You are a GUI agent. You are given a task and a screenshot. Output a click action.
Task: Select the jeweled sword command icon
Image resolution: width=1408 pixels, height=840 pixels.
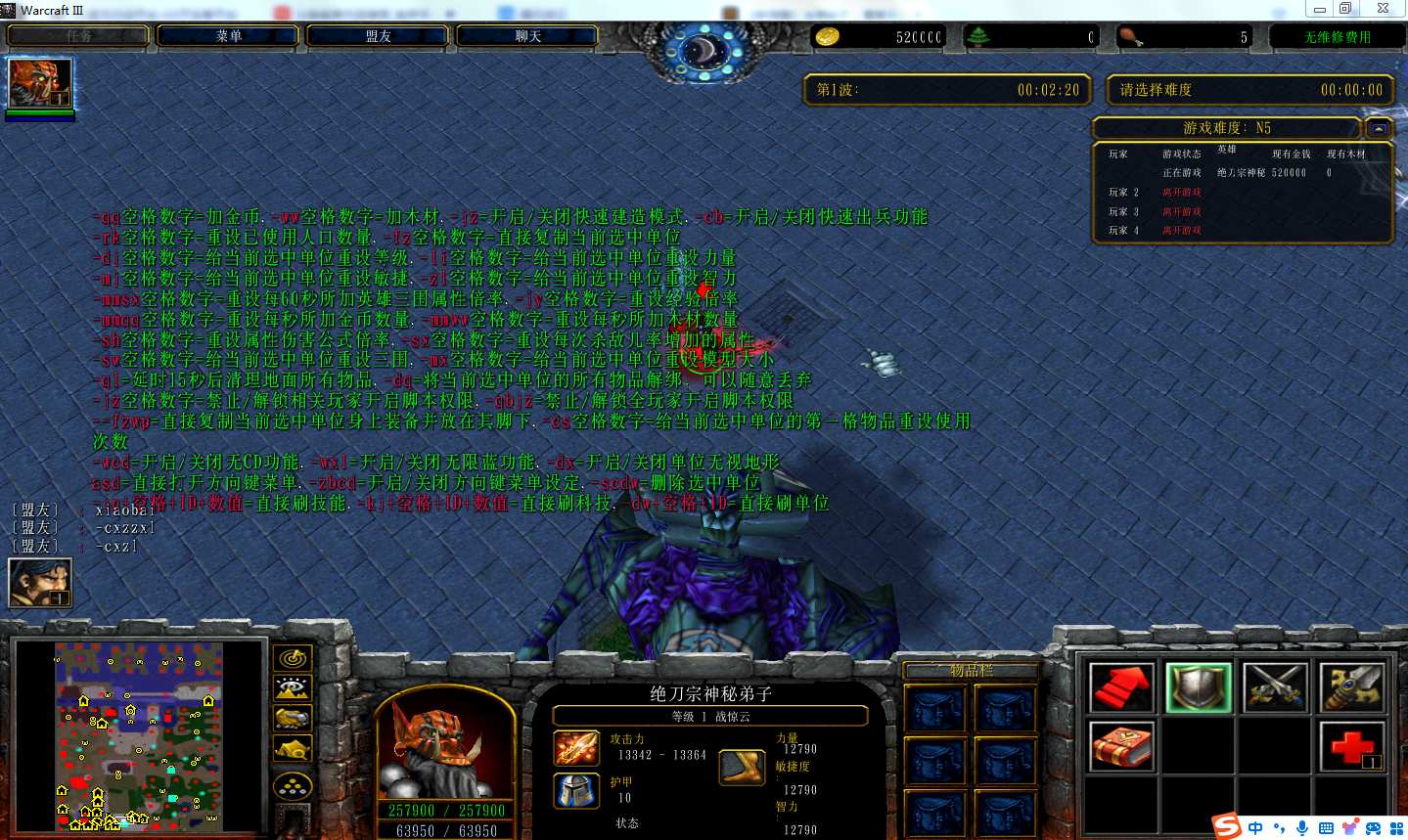pos(1351,686)
